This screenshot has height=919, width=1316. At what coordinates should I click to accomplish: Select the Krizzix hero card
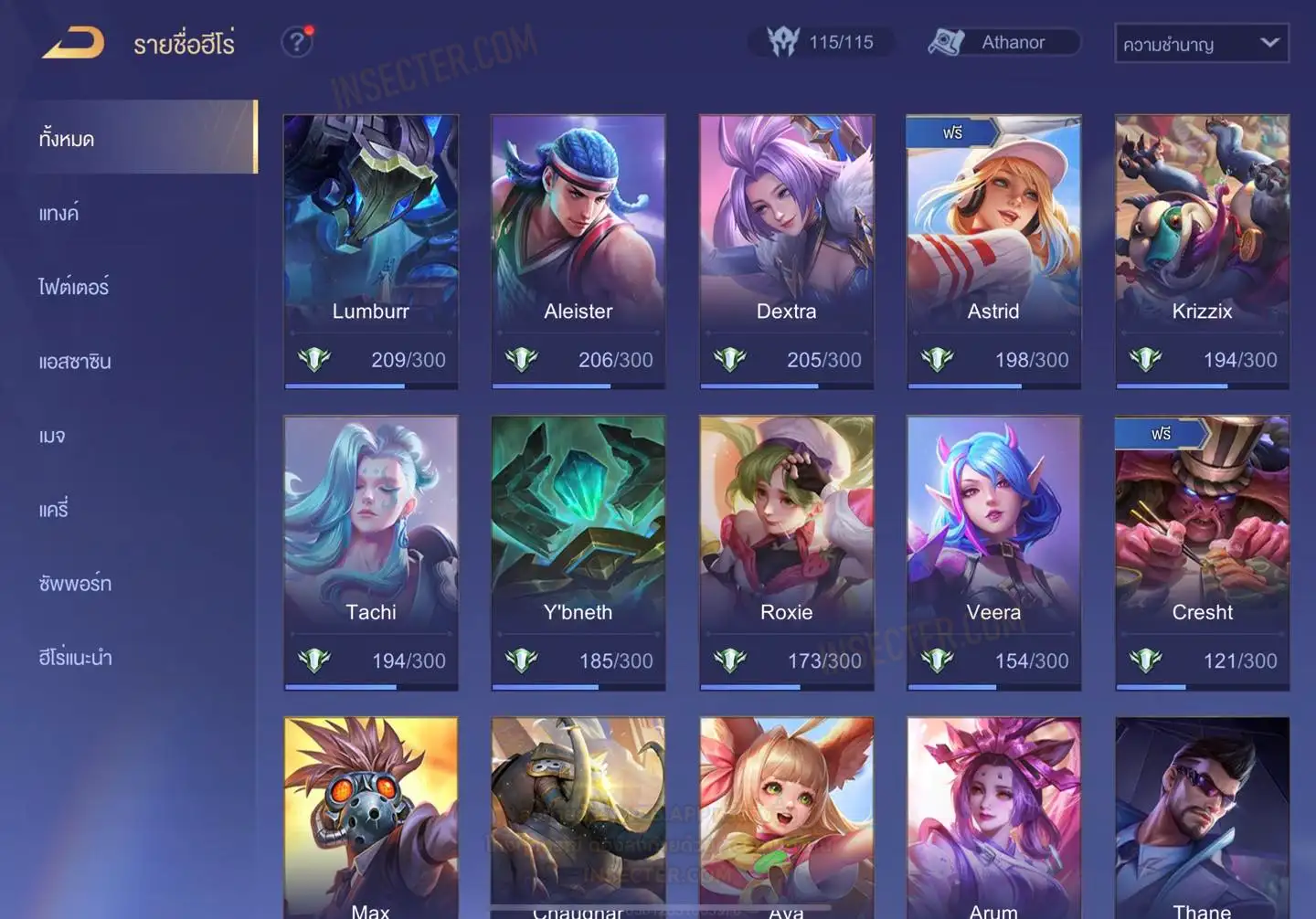1202,251
